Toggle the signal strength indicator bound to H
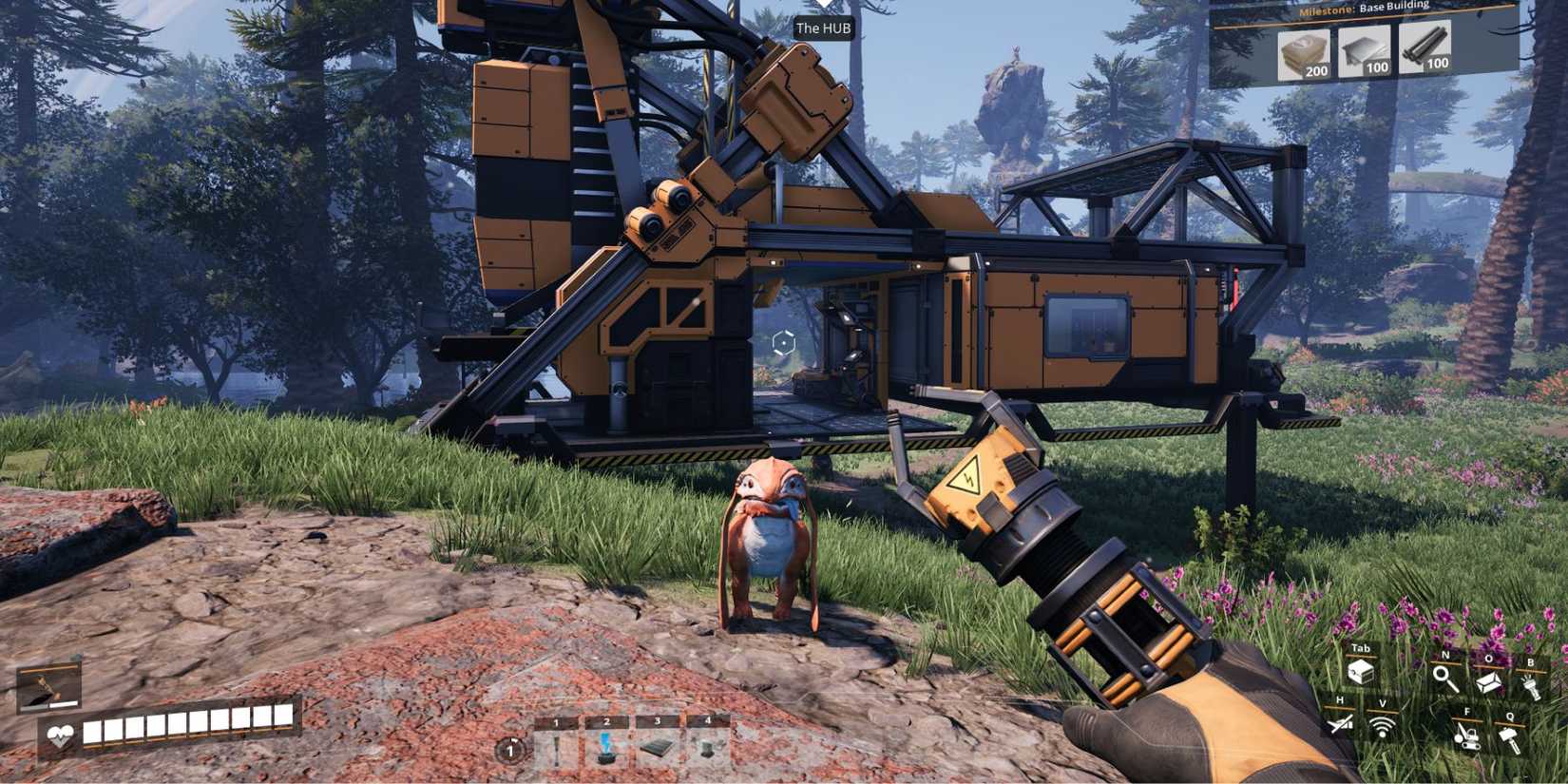 (1340, 724)
